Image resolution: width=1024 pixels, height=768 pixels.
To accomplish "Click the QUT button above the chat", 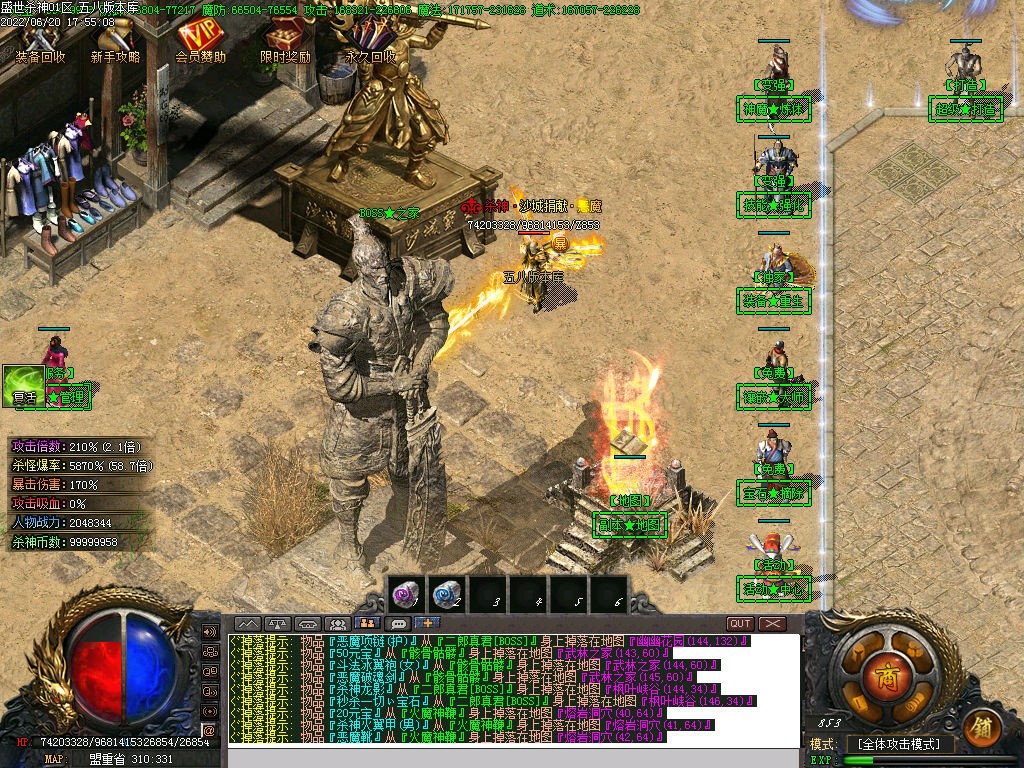I will (739, 623).
